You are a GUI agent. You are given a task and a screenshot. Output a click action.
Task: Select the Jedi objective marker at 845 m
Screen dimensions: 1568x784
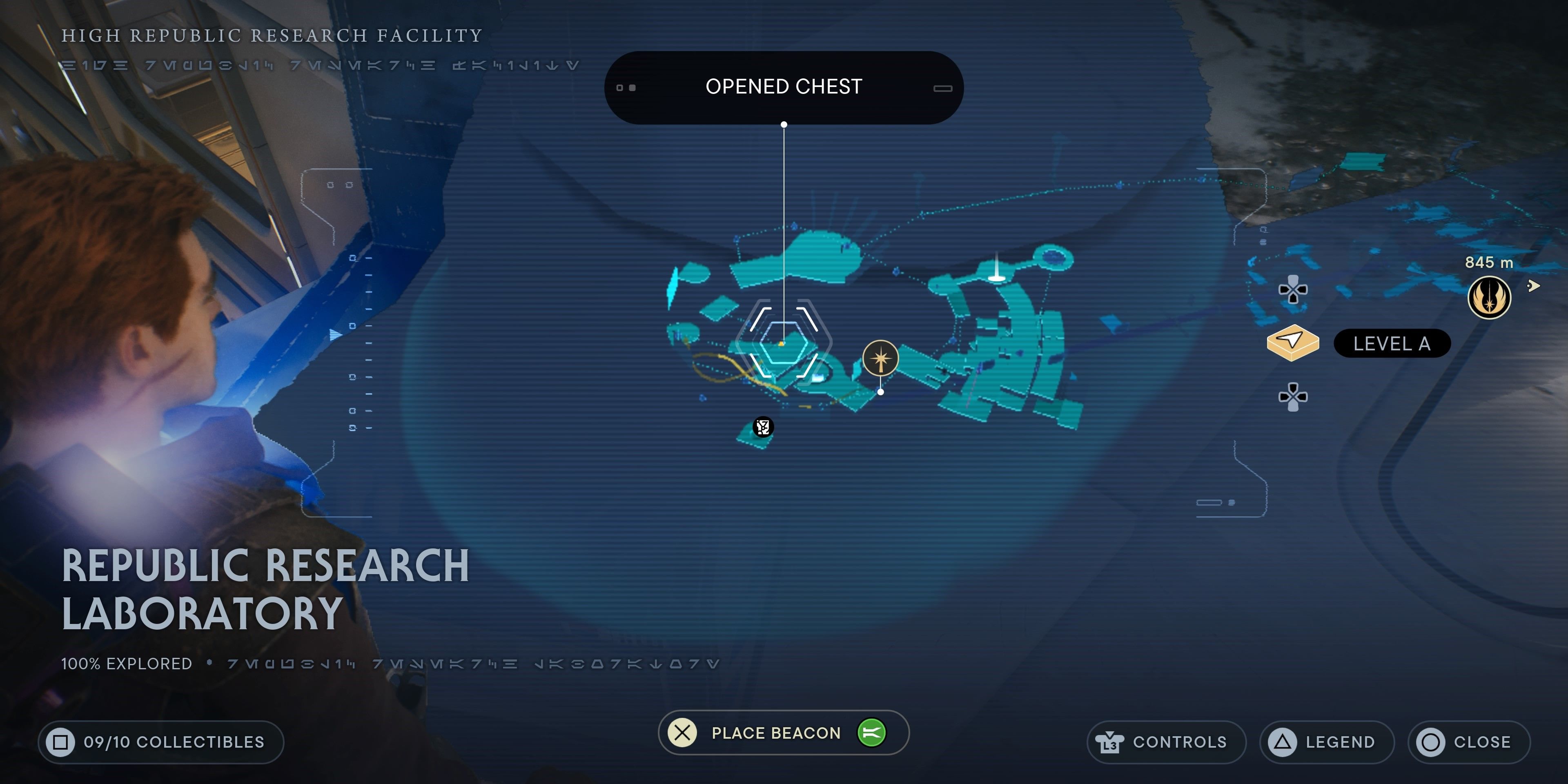1489,298
